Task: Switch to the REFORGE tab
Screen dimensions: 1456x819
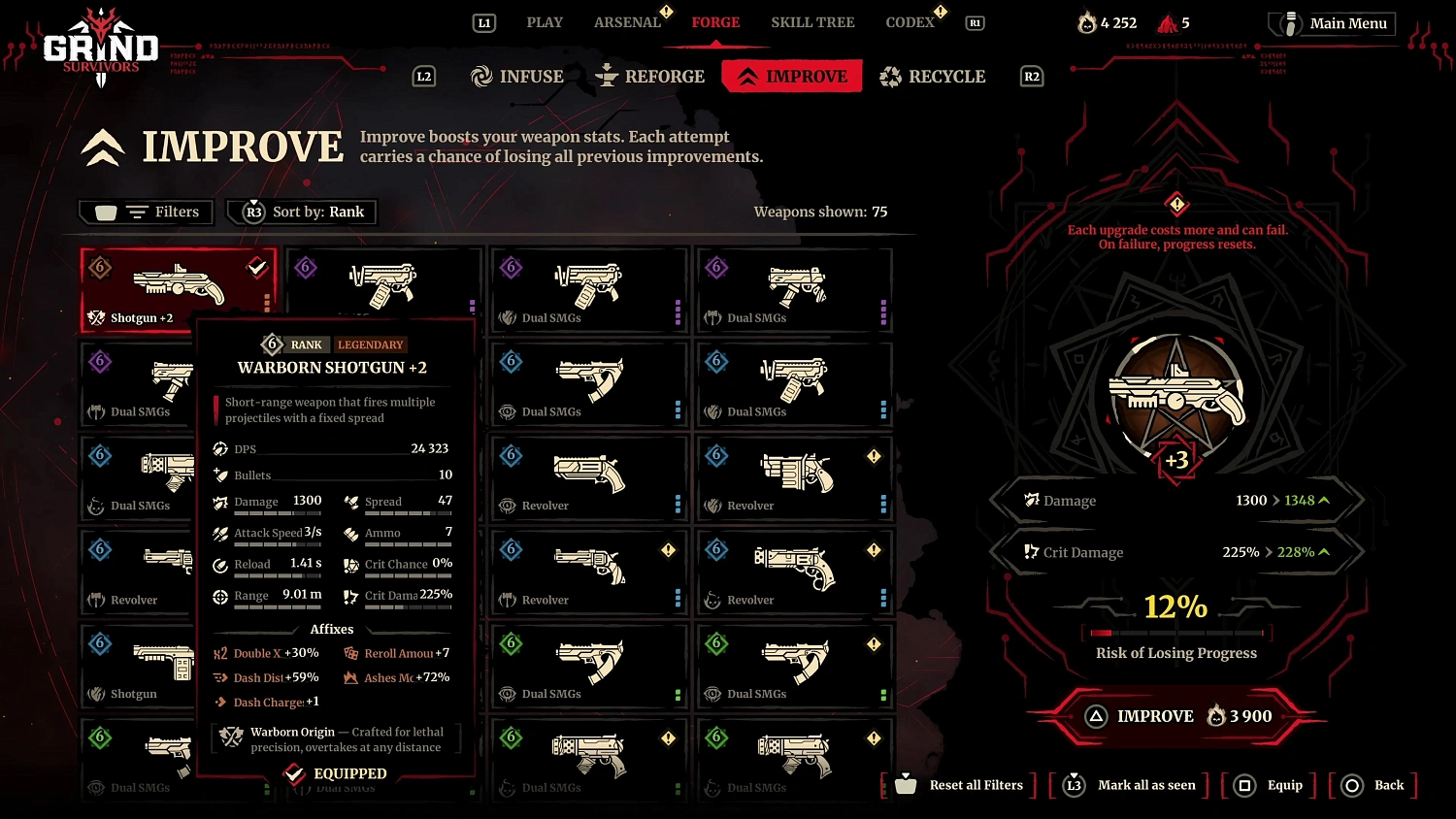Action: [650, 76]
